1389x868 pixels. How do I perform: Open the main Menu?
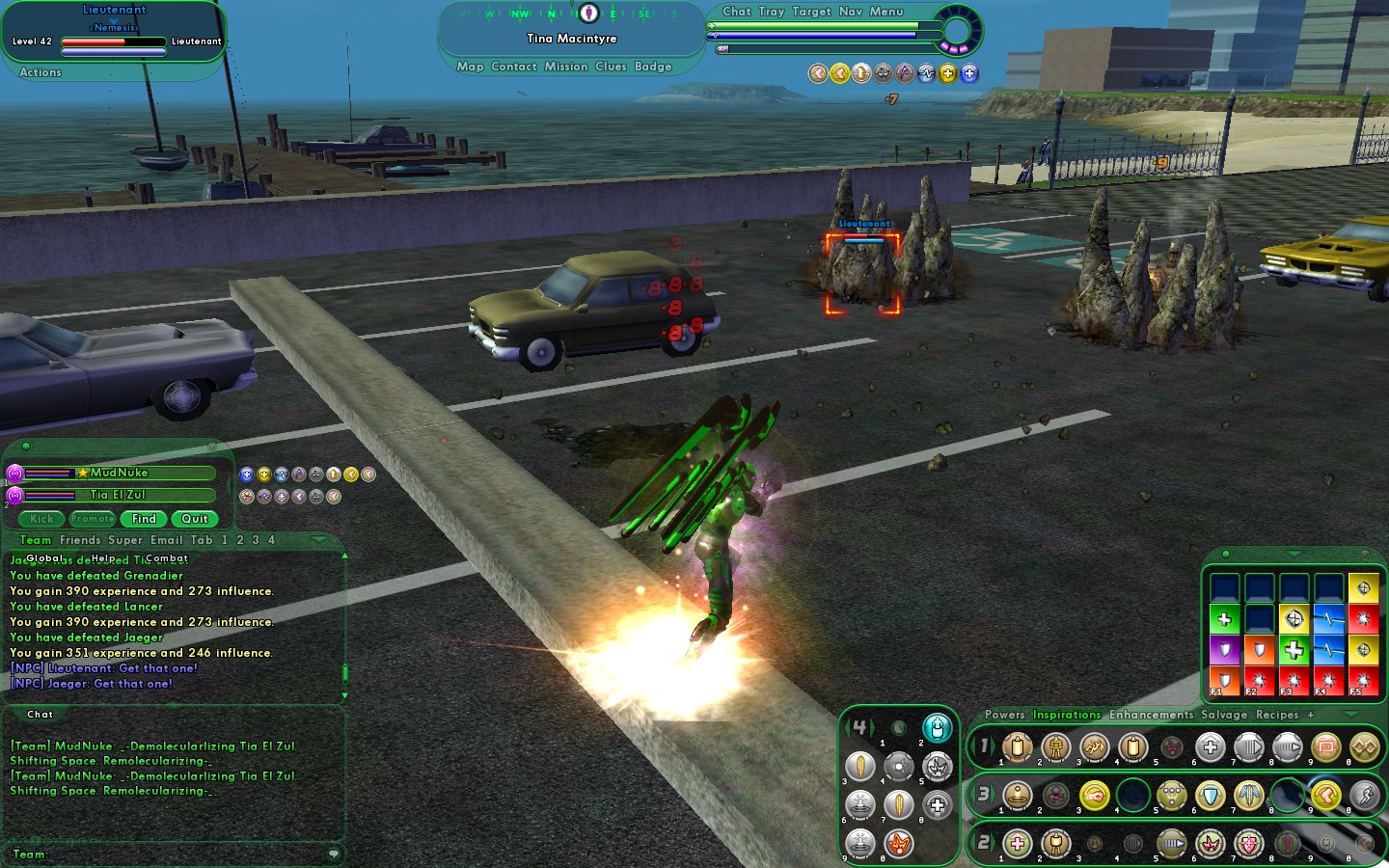point(886,12)
